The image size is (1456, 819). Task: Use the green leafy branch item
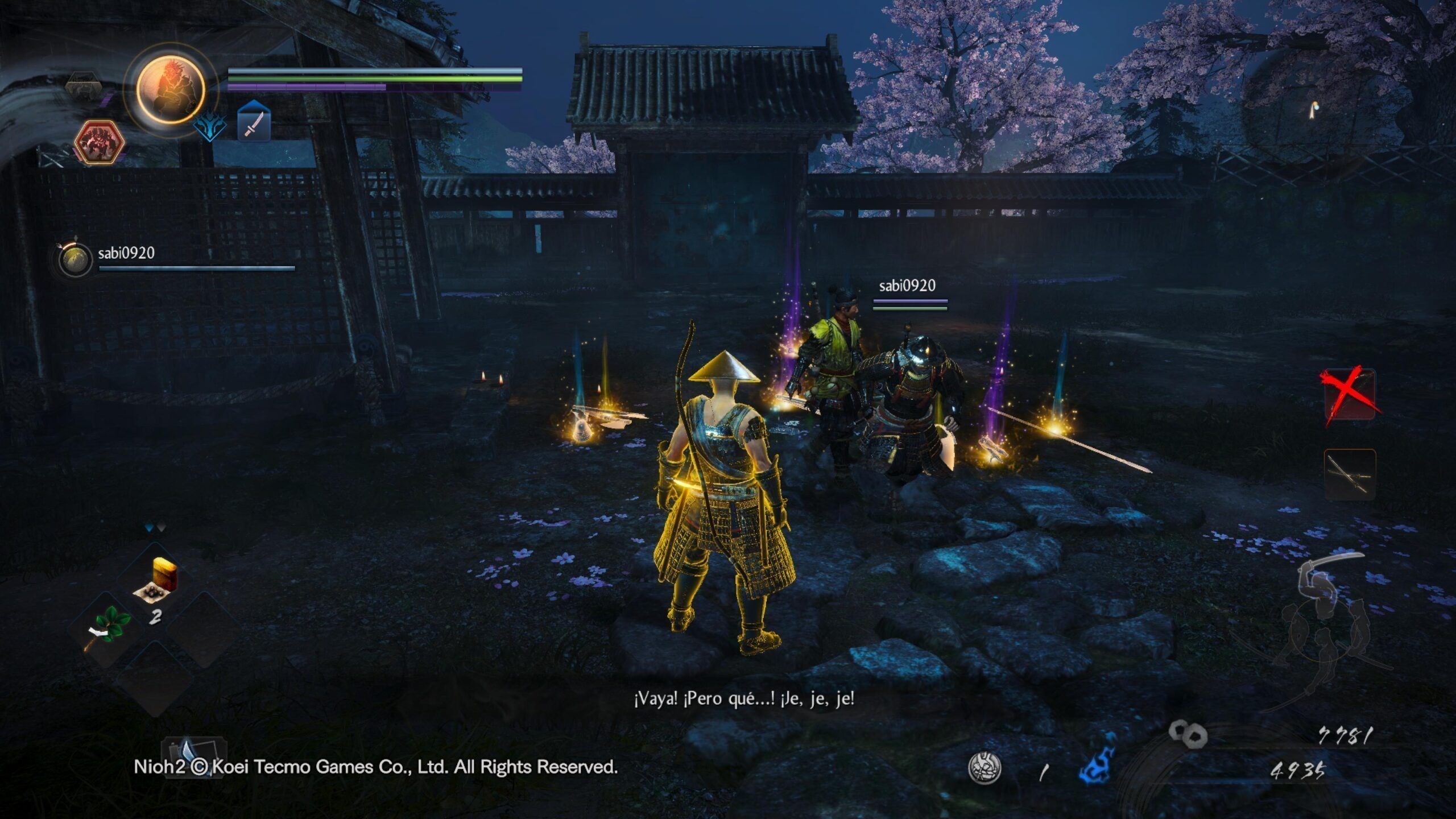coord(106,627)
